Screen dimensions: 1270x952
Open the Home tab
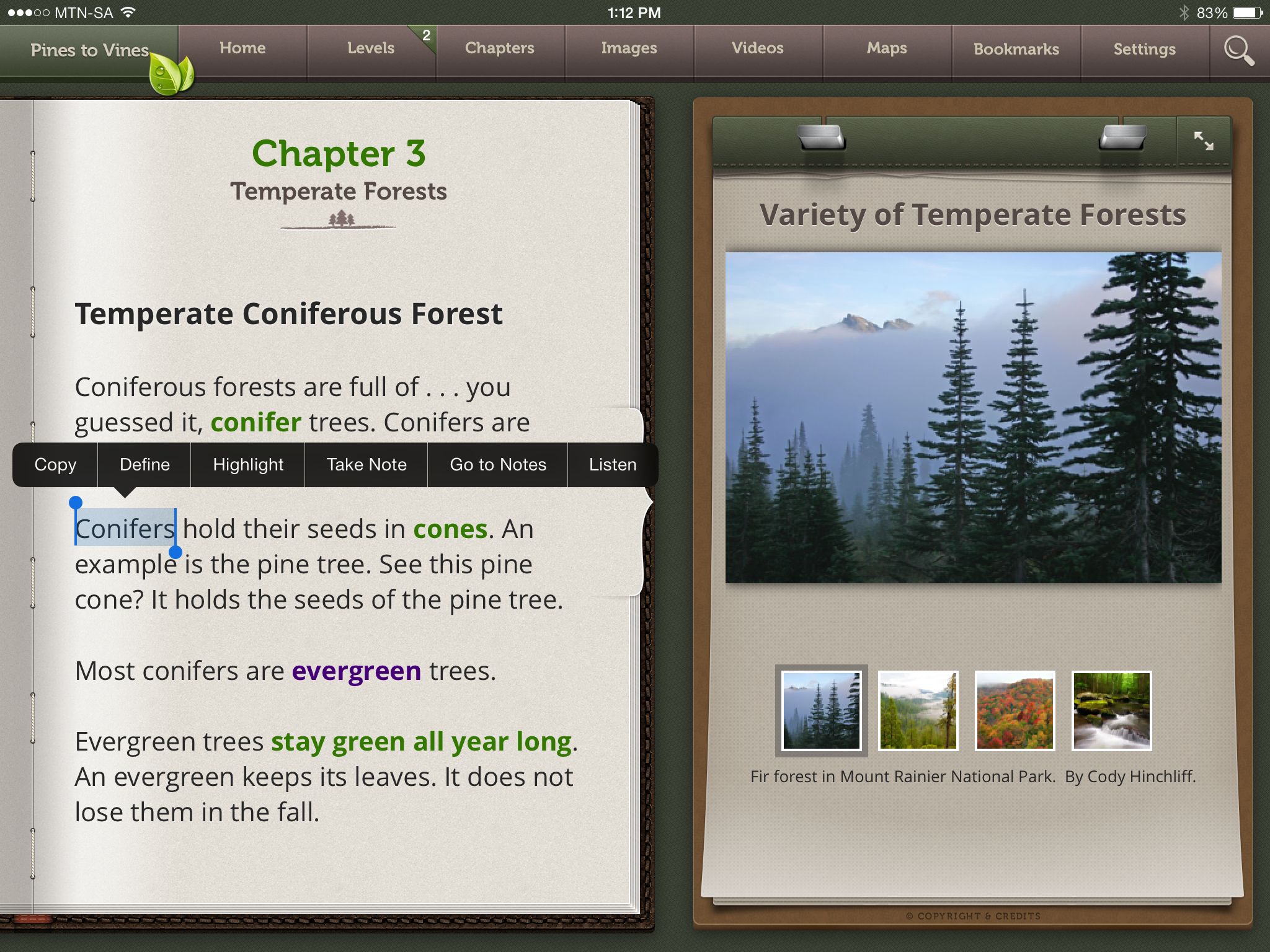pyautogui.click(x=242, y=48)
